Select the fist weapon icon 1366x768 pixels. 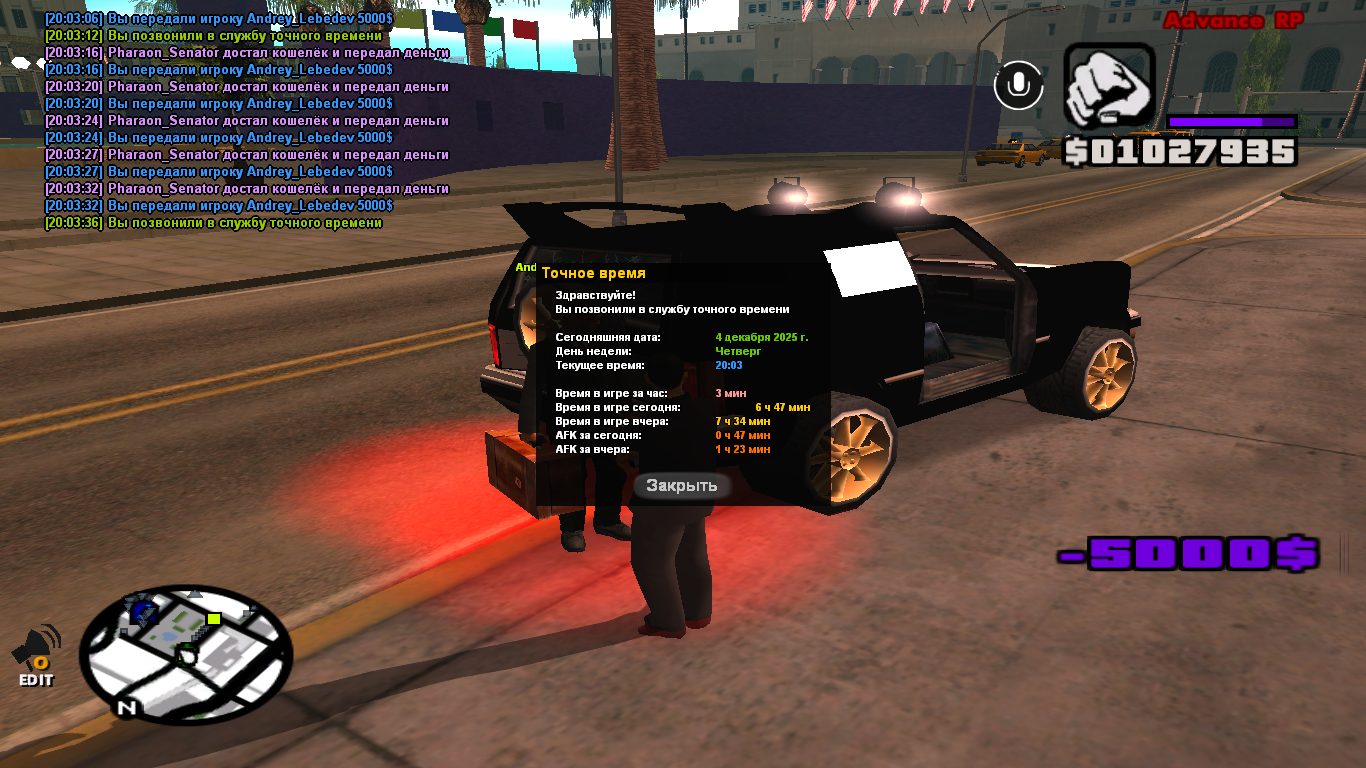[x=1109, y=86]
